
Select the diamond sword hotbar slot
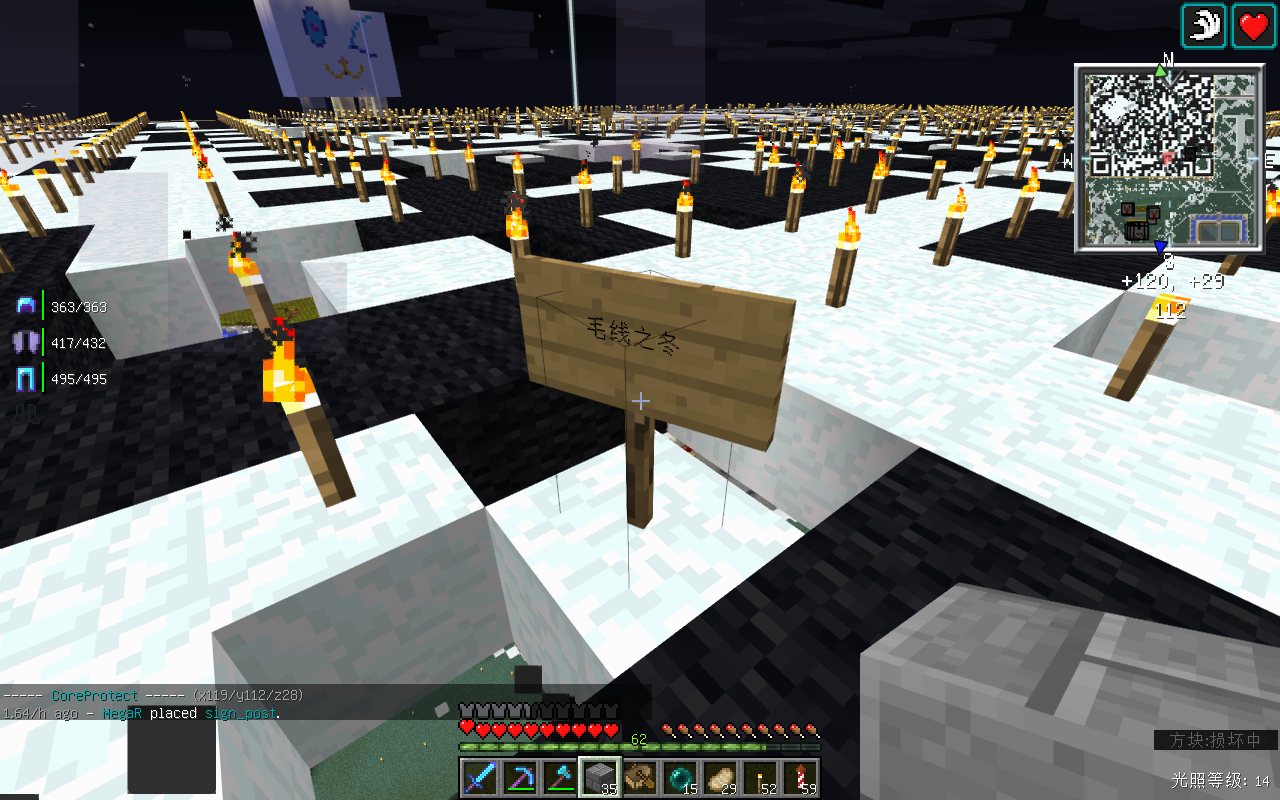(x=480, y=778)
